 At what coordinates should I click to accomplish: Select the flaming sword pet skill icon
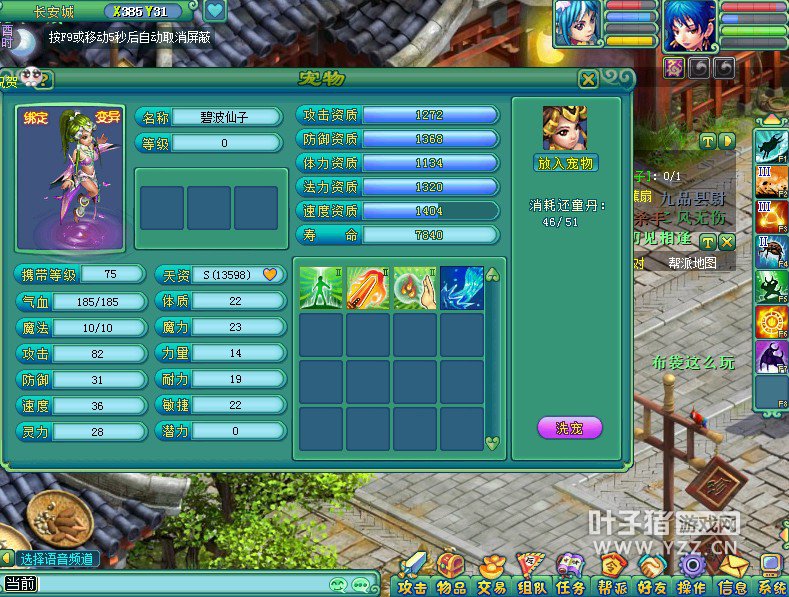pos(368,287)
